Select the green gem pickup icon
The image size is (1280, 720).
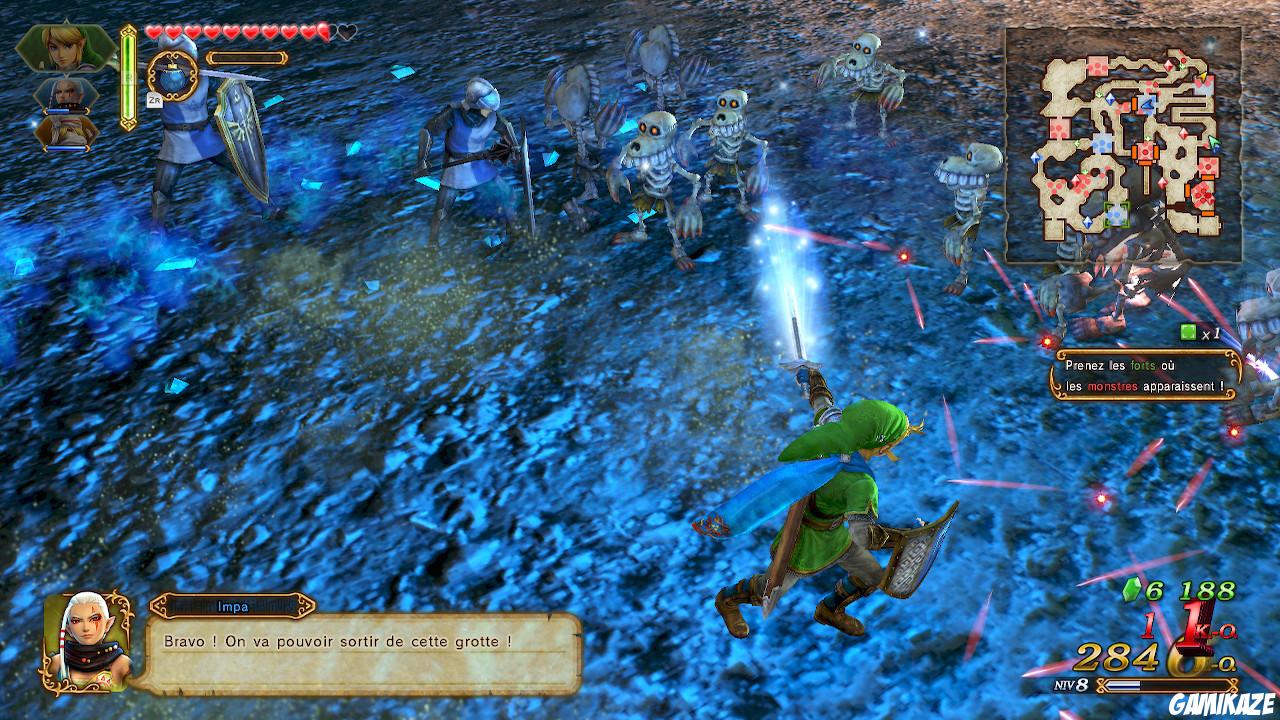(1131, 591)
